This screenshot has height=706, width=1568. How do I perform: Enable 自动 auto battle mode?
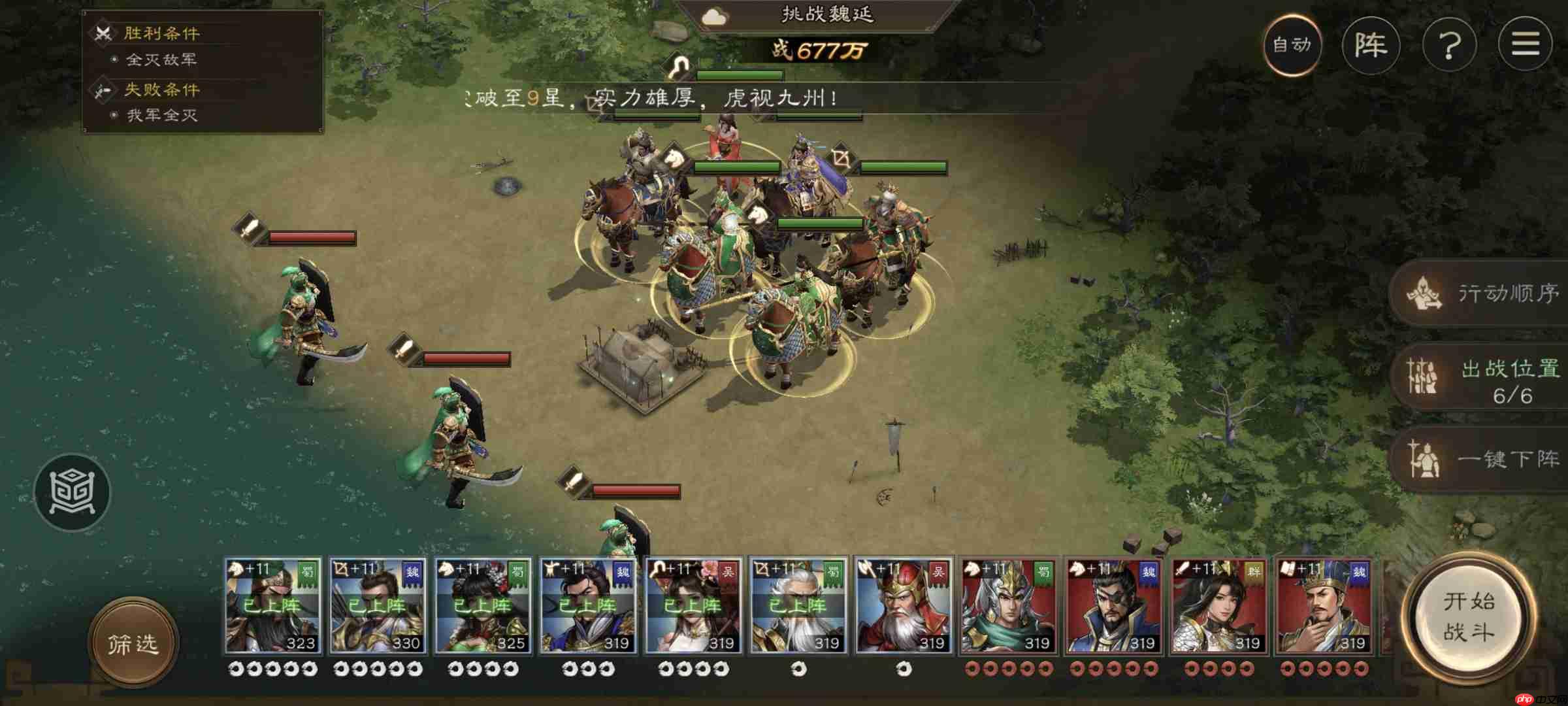pyautogui.click(x=1295, y=46)
